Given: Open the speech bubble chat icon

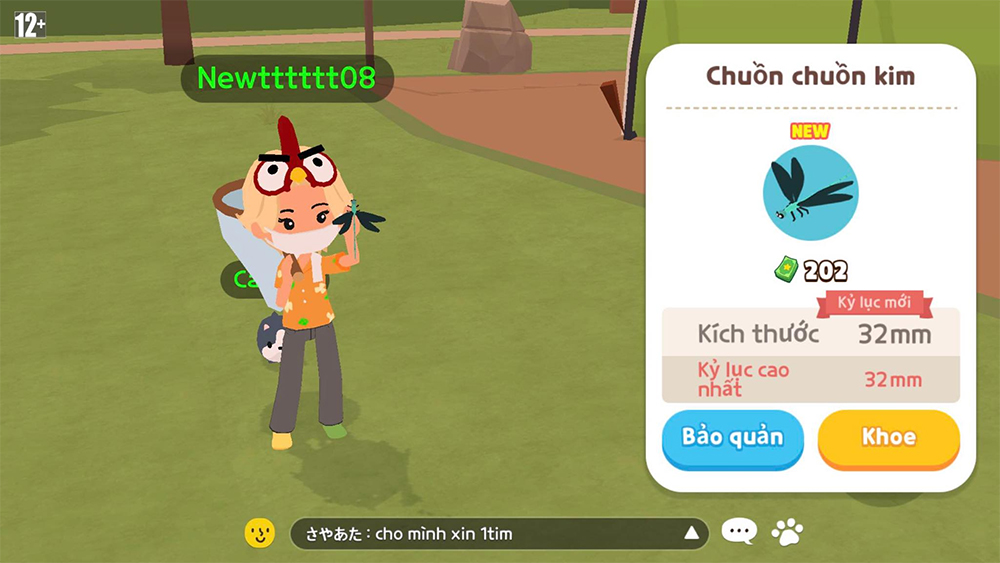Looking at the screenshot, I should 739,532.
